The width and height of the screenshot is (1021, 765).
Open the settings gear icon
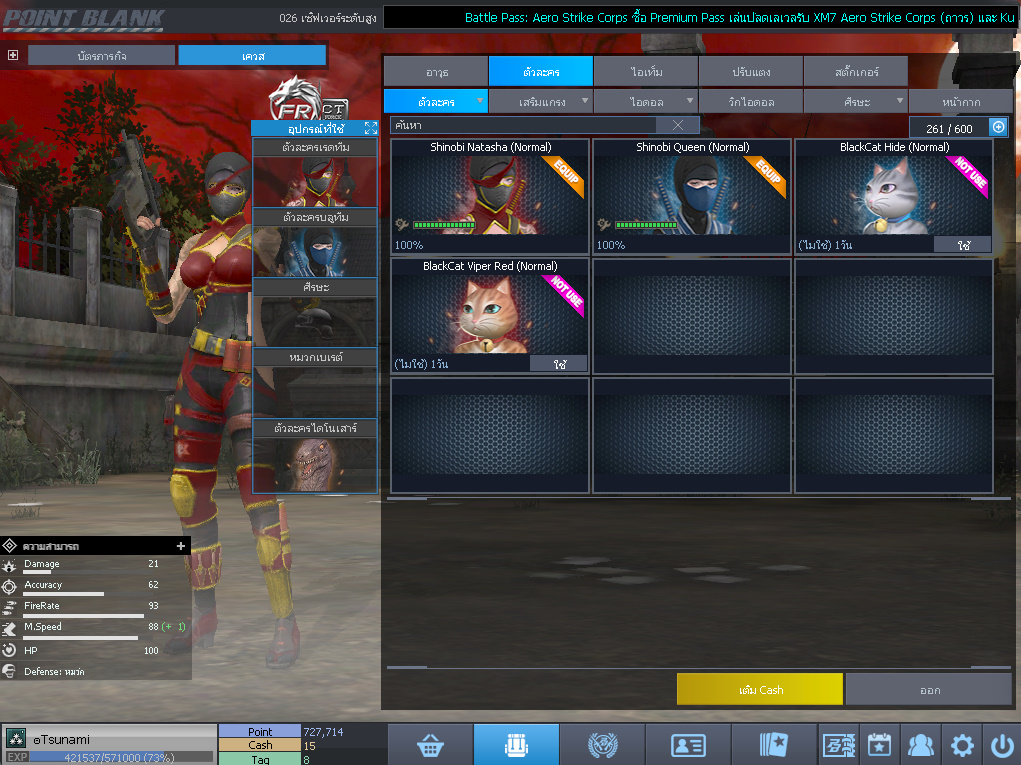coord(962,745)
